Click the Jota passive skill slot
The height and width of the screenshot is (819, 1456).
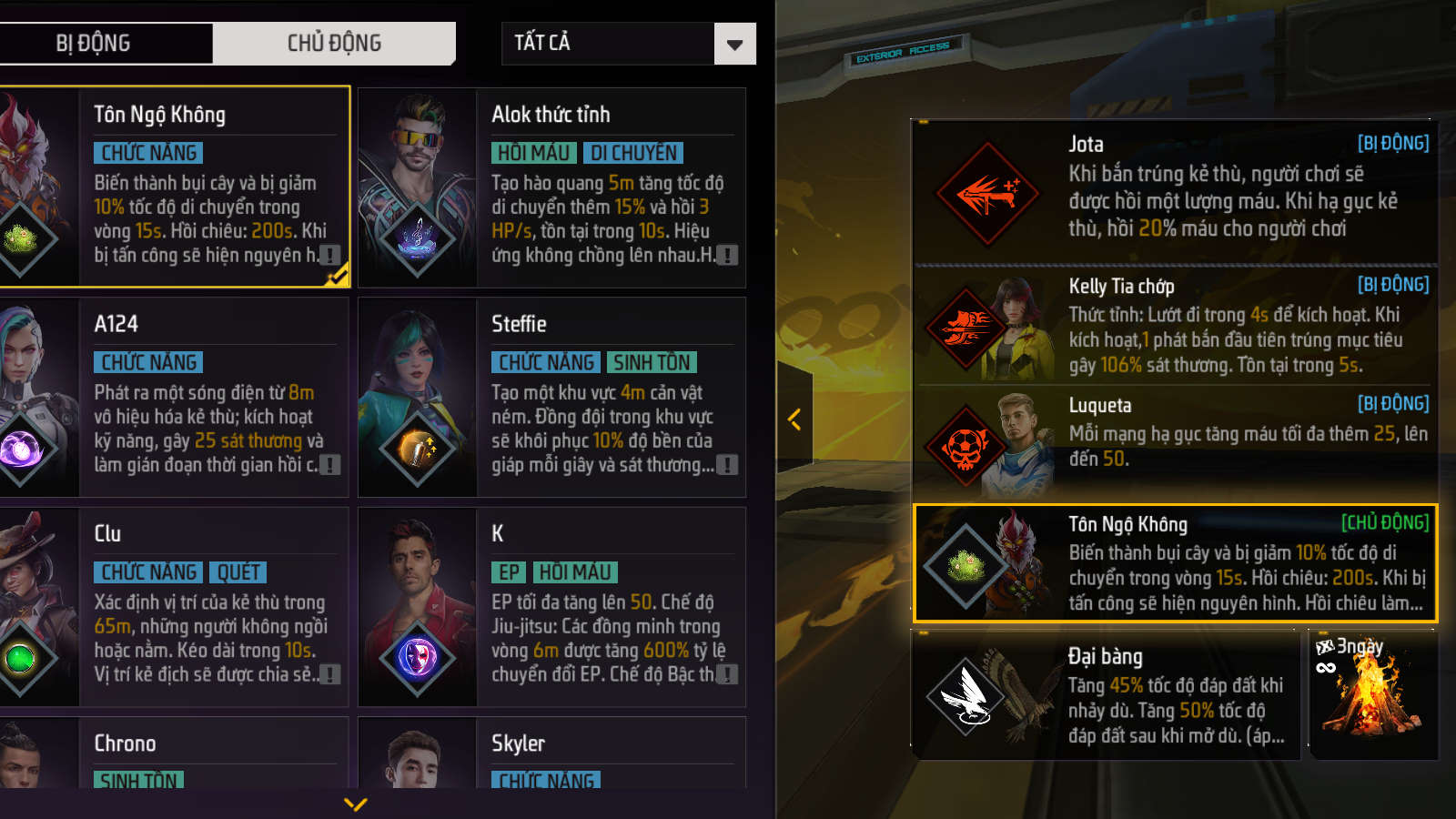pos(1174,192)
